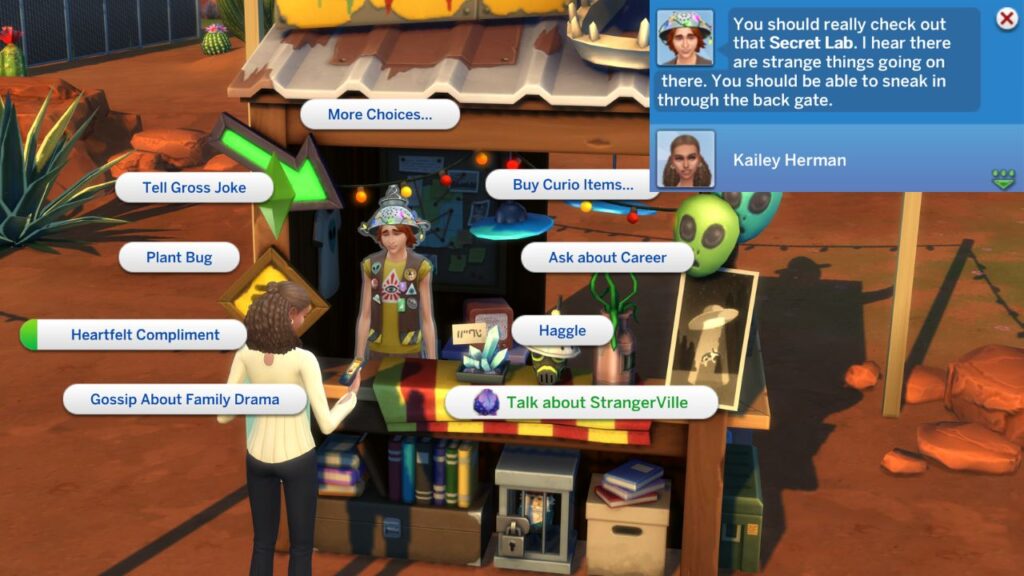Click Kailey Herman's portrait thumbnail
The width and height of the screenshot is (1024, 576).
point(685,160)
